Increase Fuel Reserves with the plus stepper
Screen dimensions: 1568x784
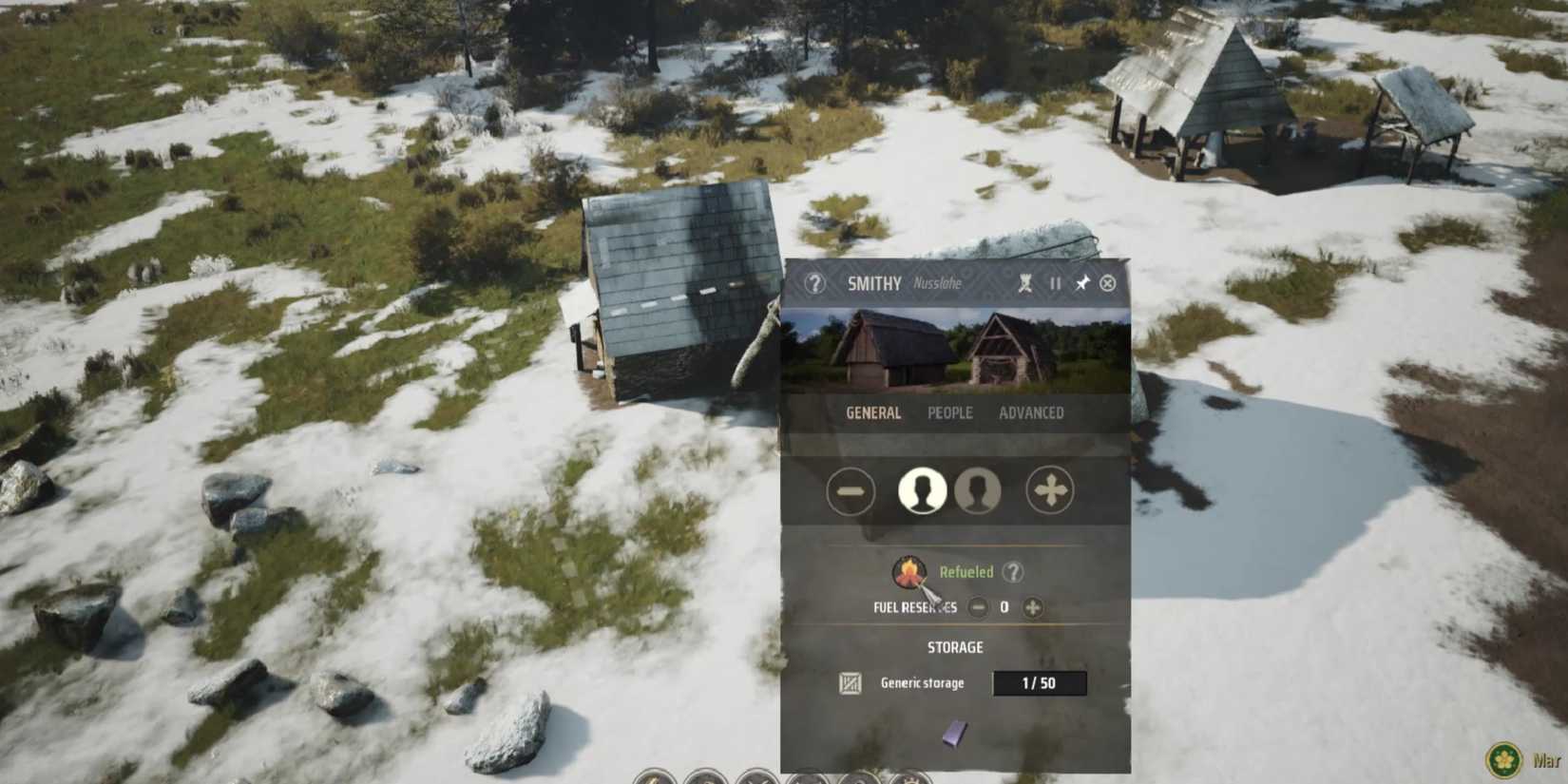tap(1032, 605)
